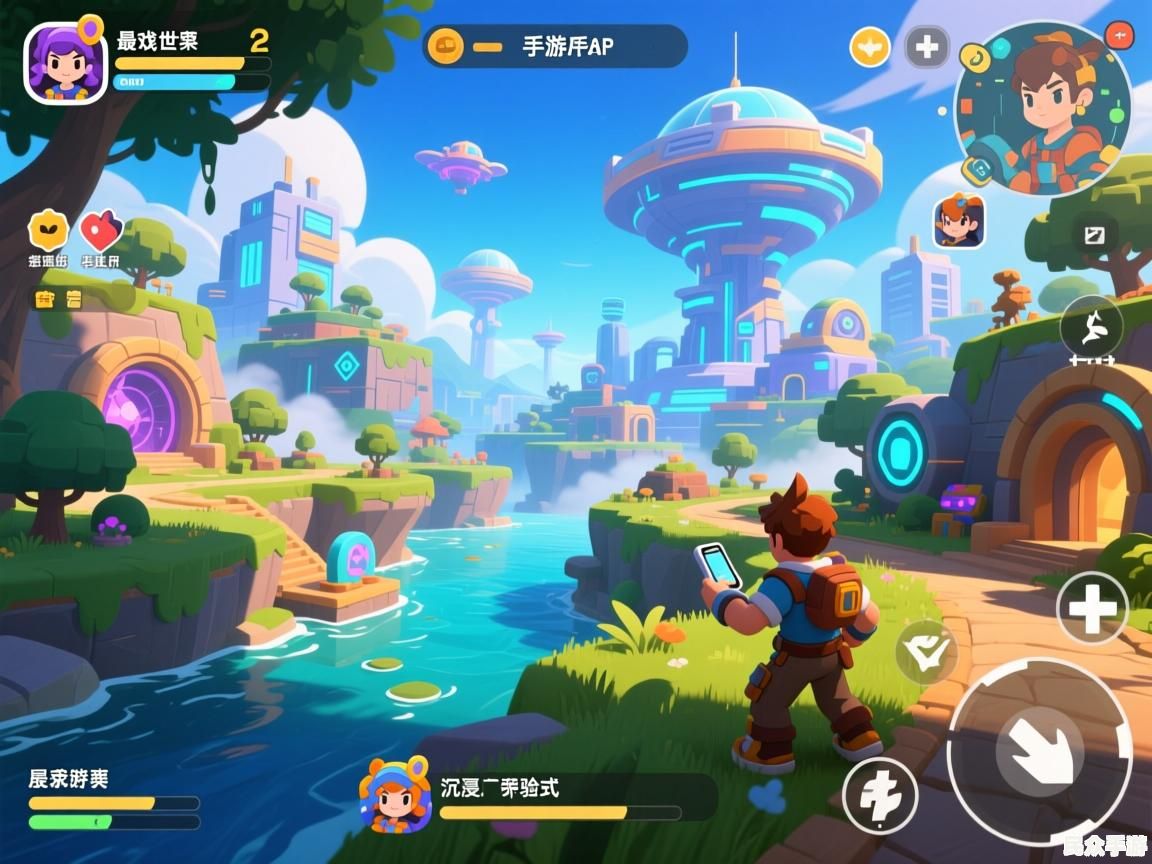Choose the small square orange-haired character avatar

[958, 221]
